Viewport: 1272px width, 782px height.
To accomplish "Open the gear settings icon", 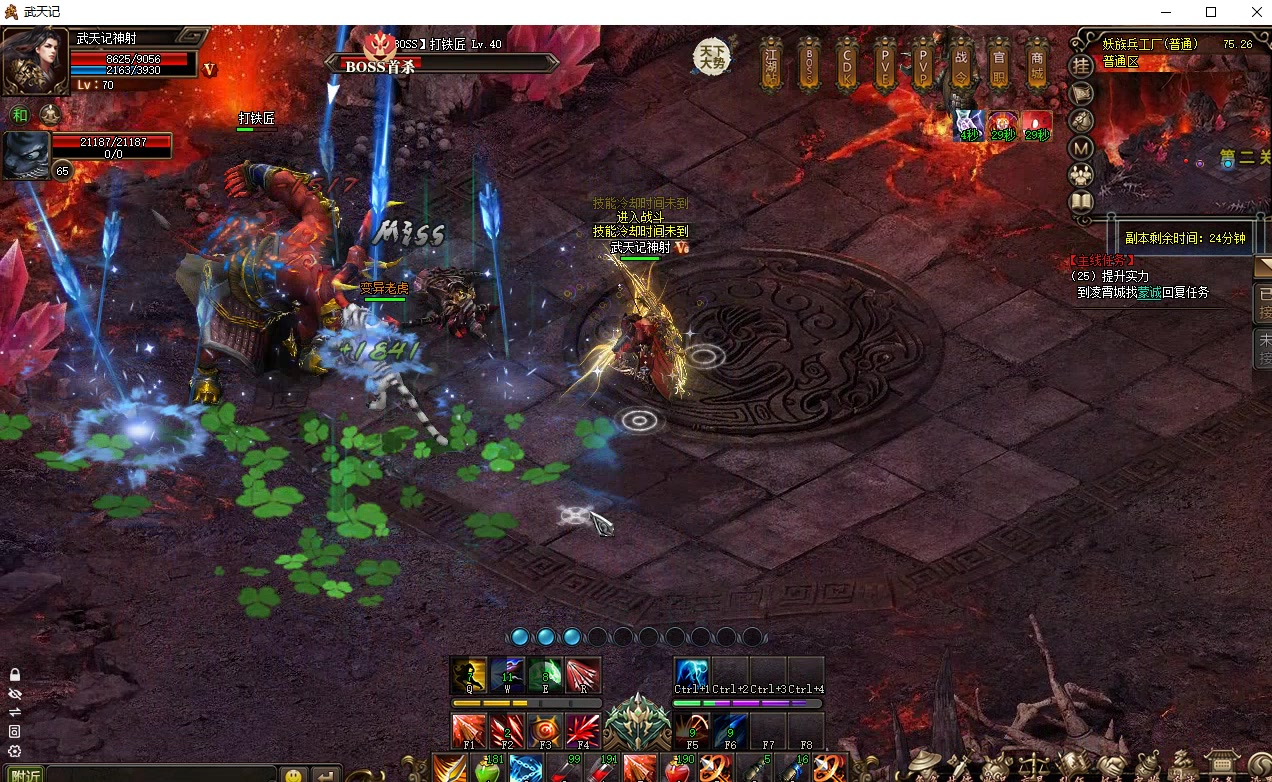I will (14, 751).
